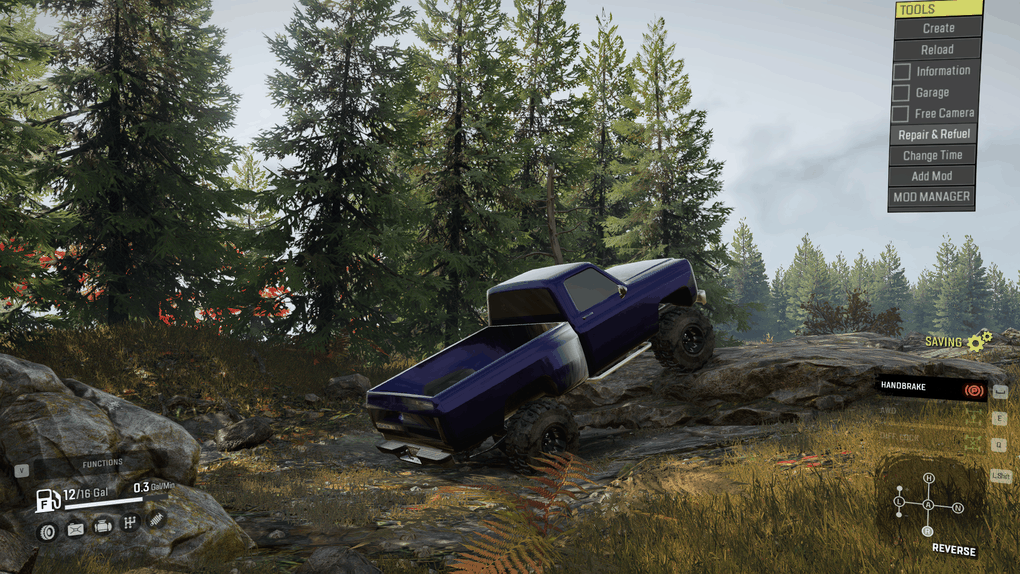This screenshot has height=574, width=1020.
Task: Click Repair & Refuel
Action: coord(933,134)
